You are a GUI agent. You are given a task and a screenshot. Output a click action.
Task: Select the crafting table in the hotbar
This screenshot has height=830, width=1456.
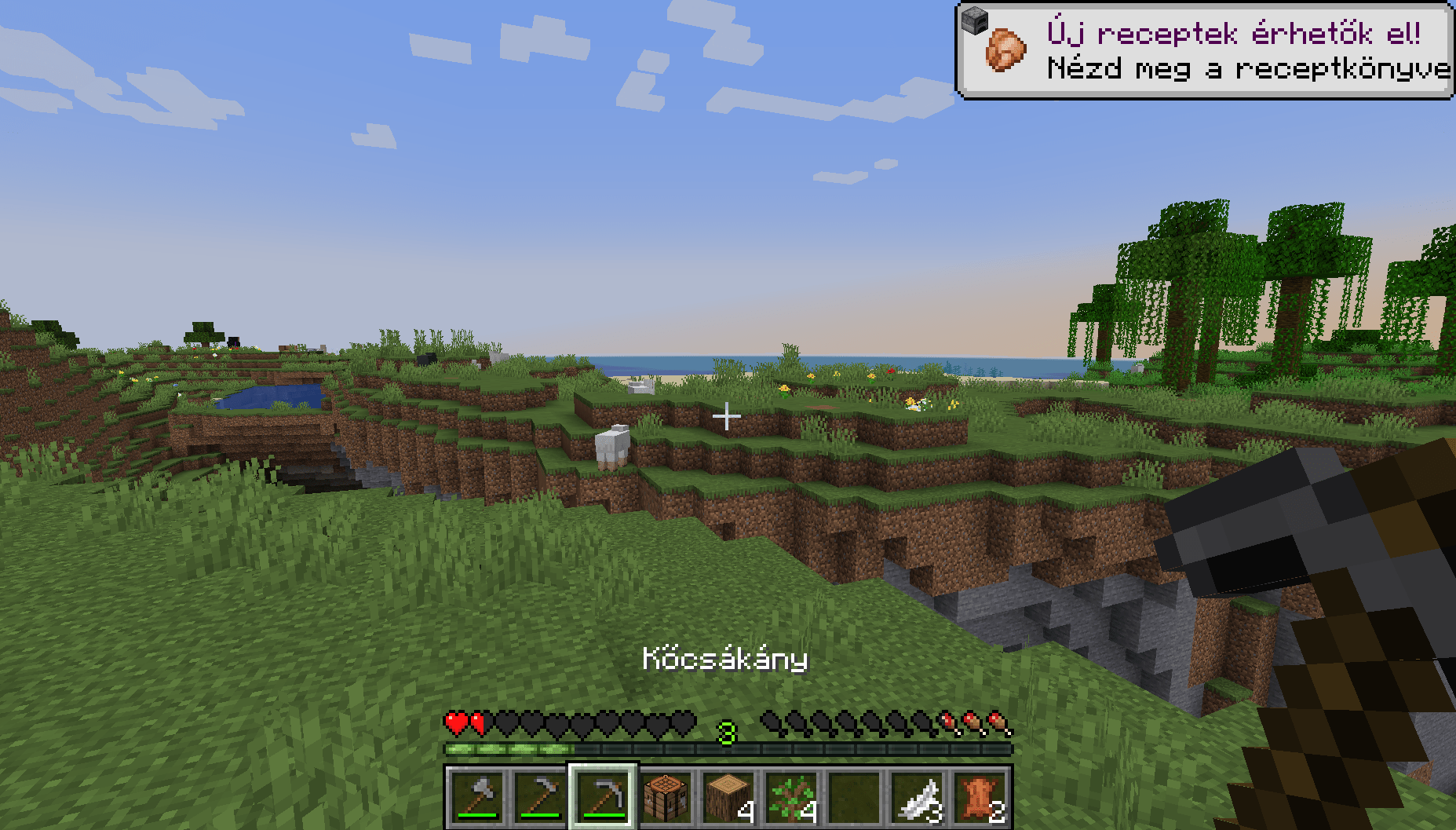[x=666, y=797]
